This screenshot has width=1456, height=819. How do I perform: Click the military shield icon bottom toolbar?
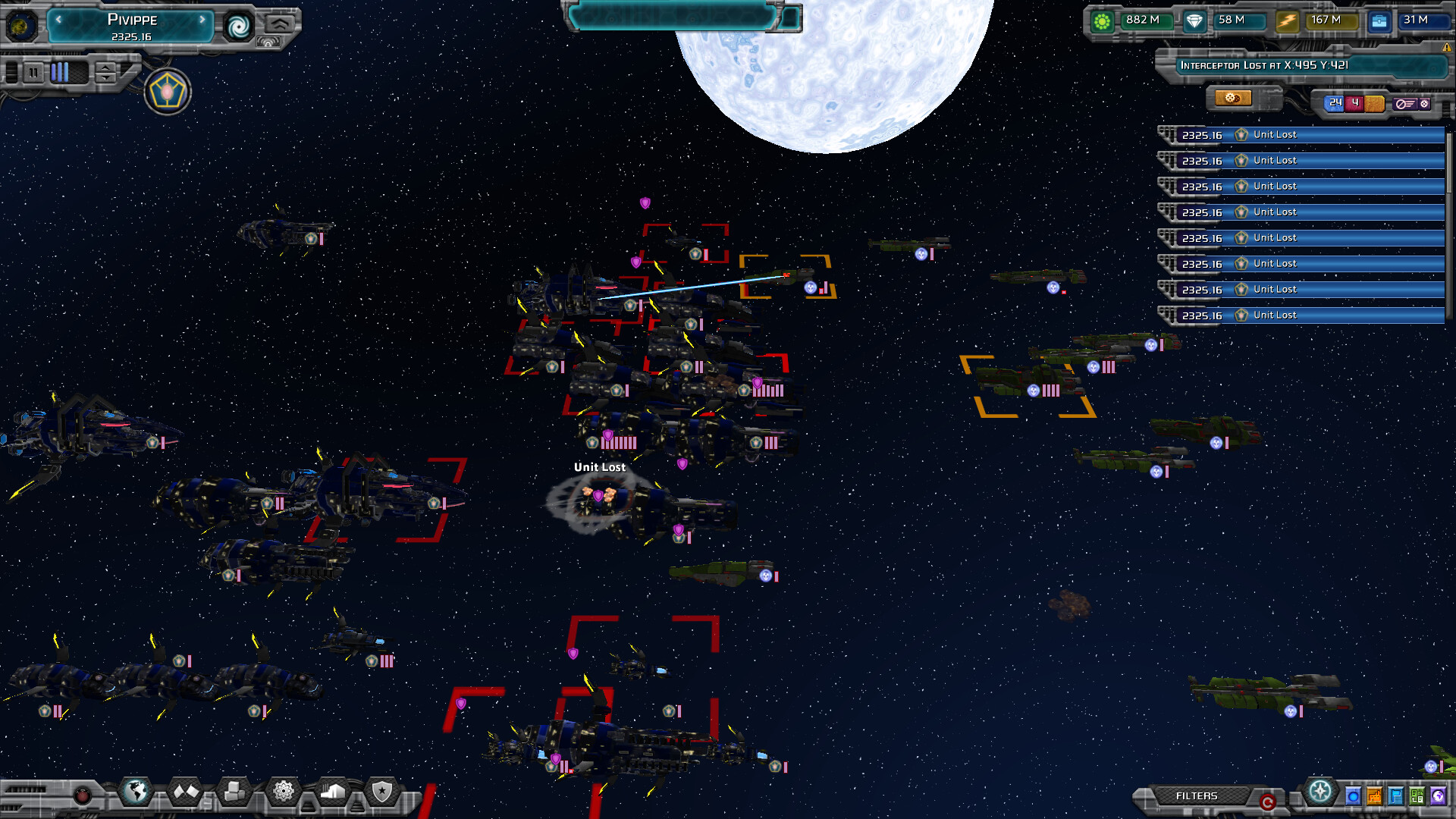(381, 792)
